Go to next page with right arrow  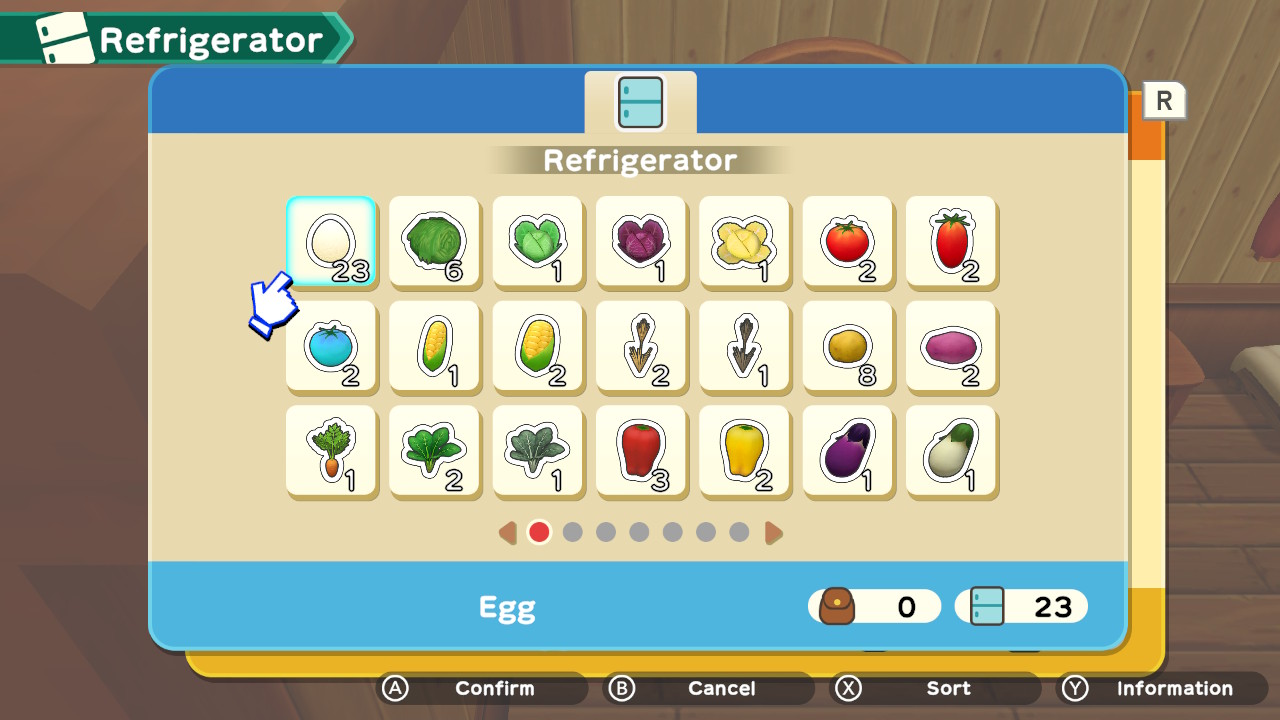click(x=773, y=533)
